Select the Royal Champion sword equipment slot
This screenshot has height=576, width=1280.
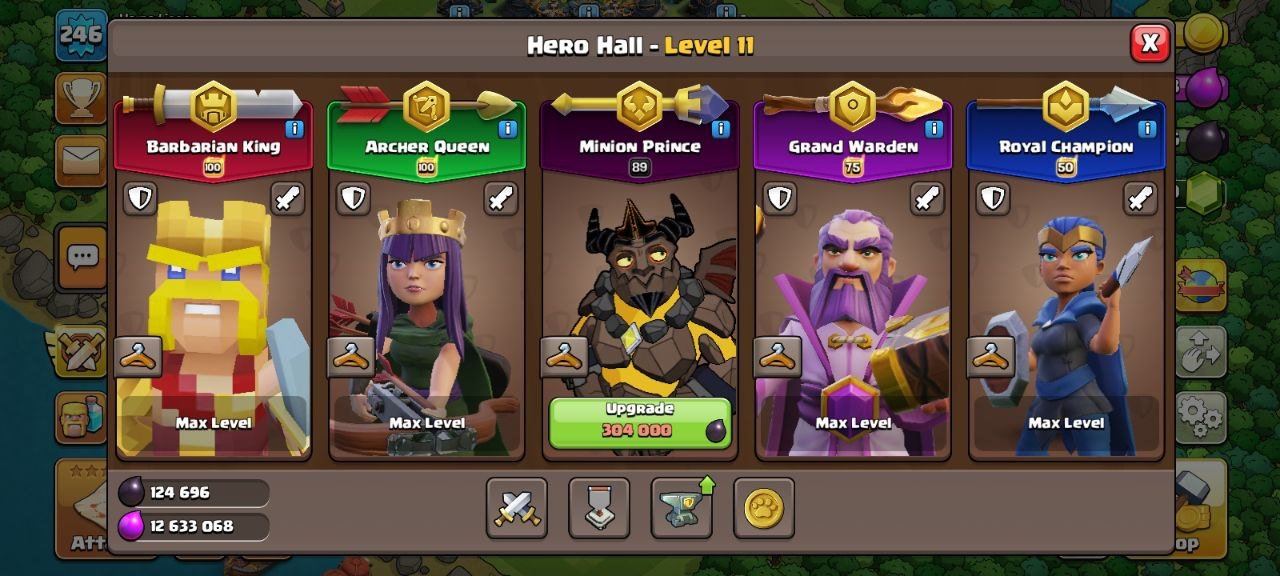pos(1140,198)
